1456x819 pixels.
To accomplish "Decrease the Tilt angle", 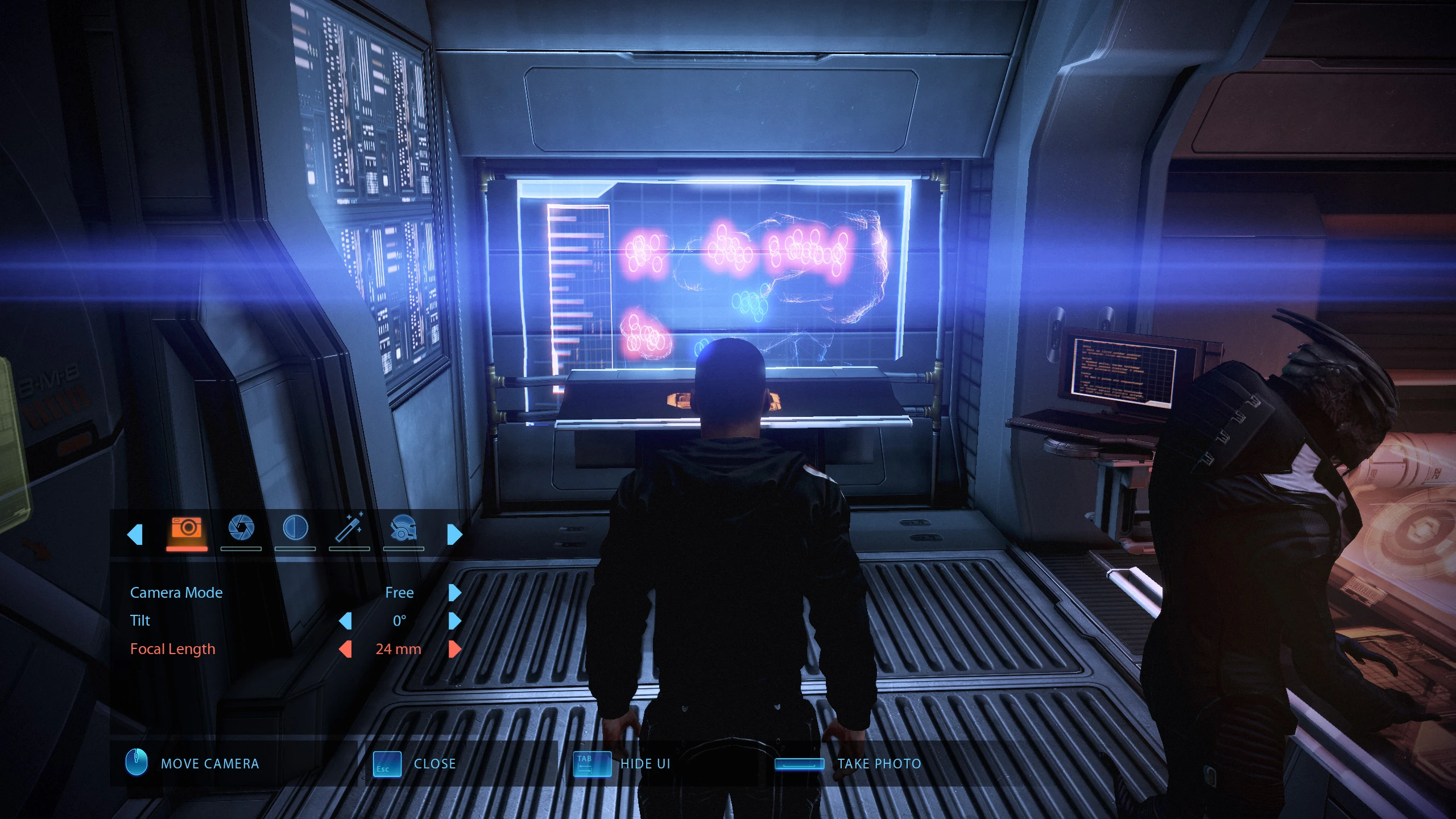I will 345,621.
